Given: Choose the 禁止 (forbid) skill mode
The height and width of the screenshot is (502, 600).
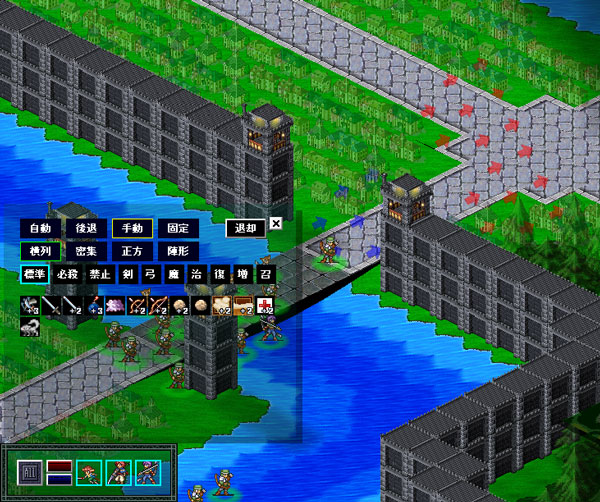Looking at the screenshot, I should coord(100,273).
